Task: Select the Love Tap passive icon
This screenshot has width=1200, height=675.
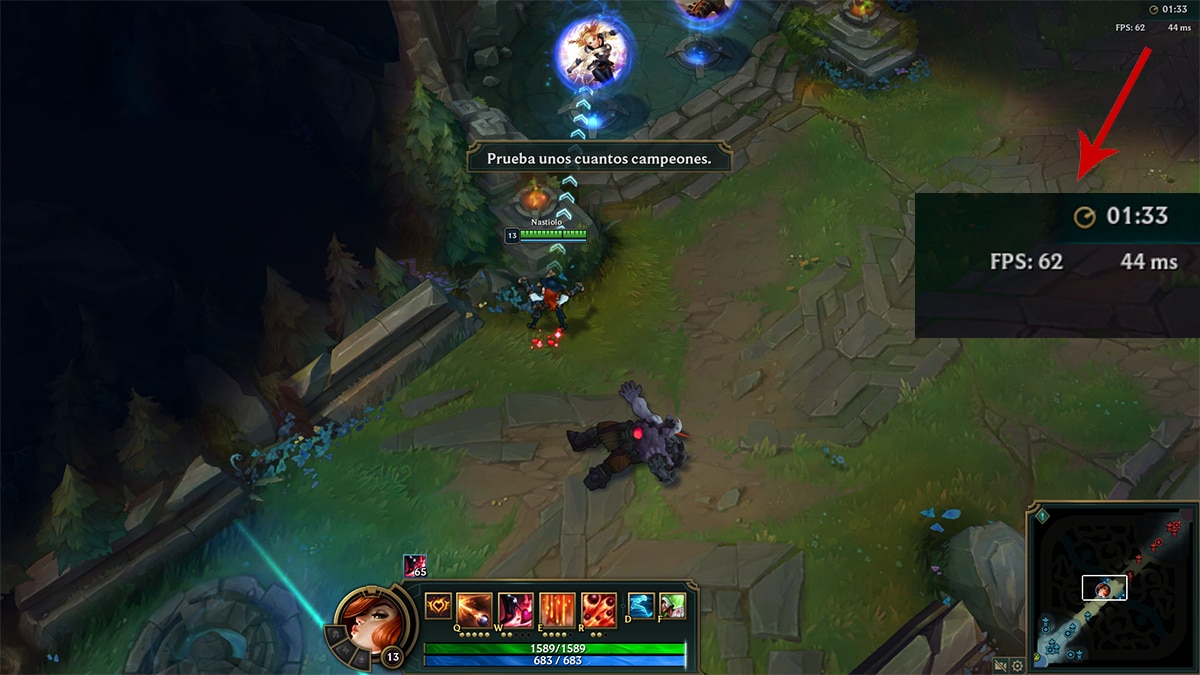Action: [x=438, y=606]
